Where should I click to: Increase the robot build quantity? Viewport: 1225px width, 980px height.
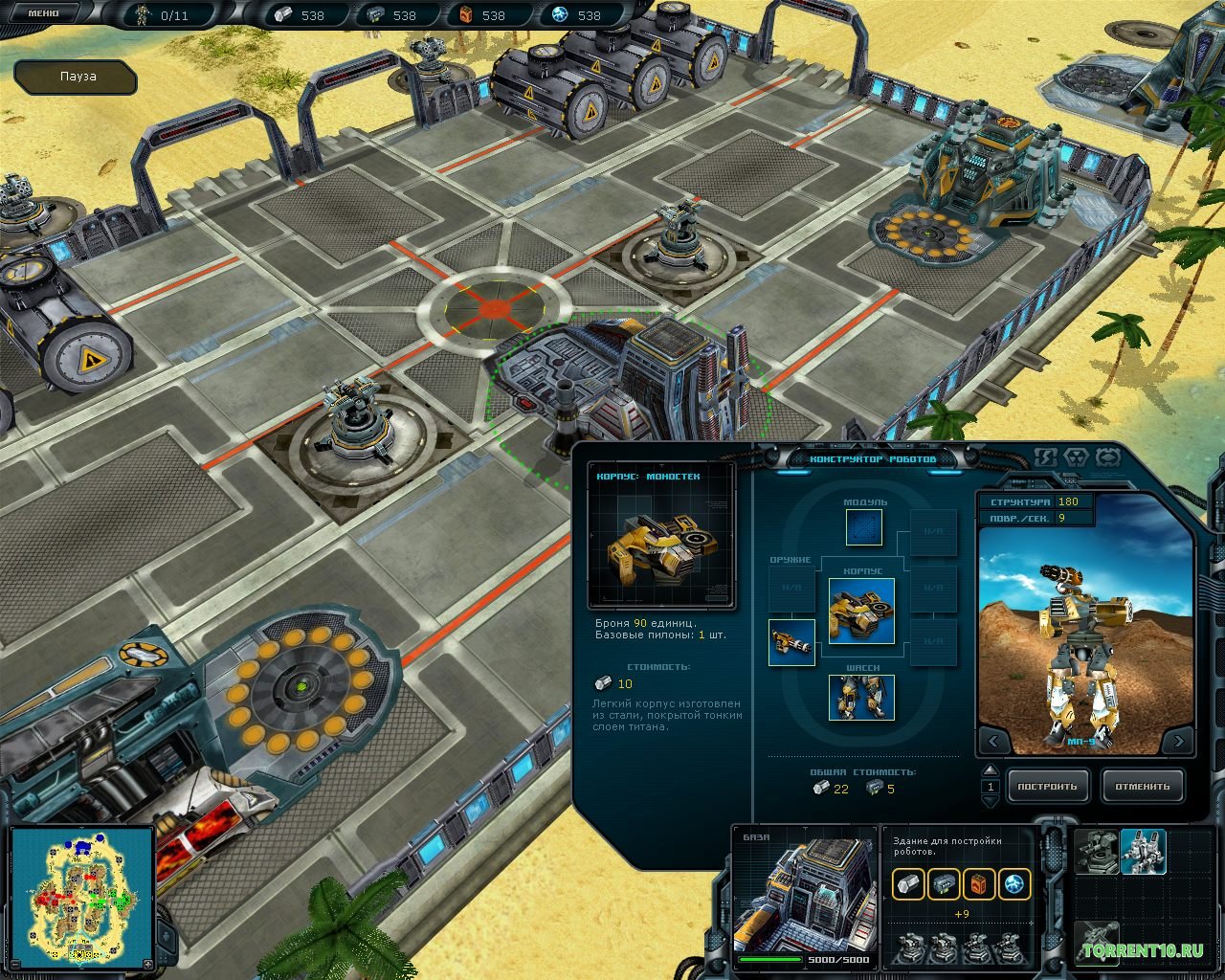click(x=991, y=771)
